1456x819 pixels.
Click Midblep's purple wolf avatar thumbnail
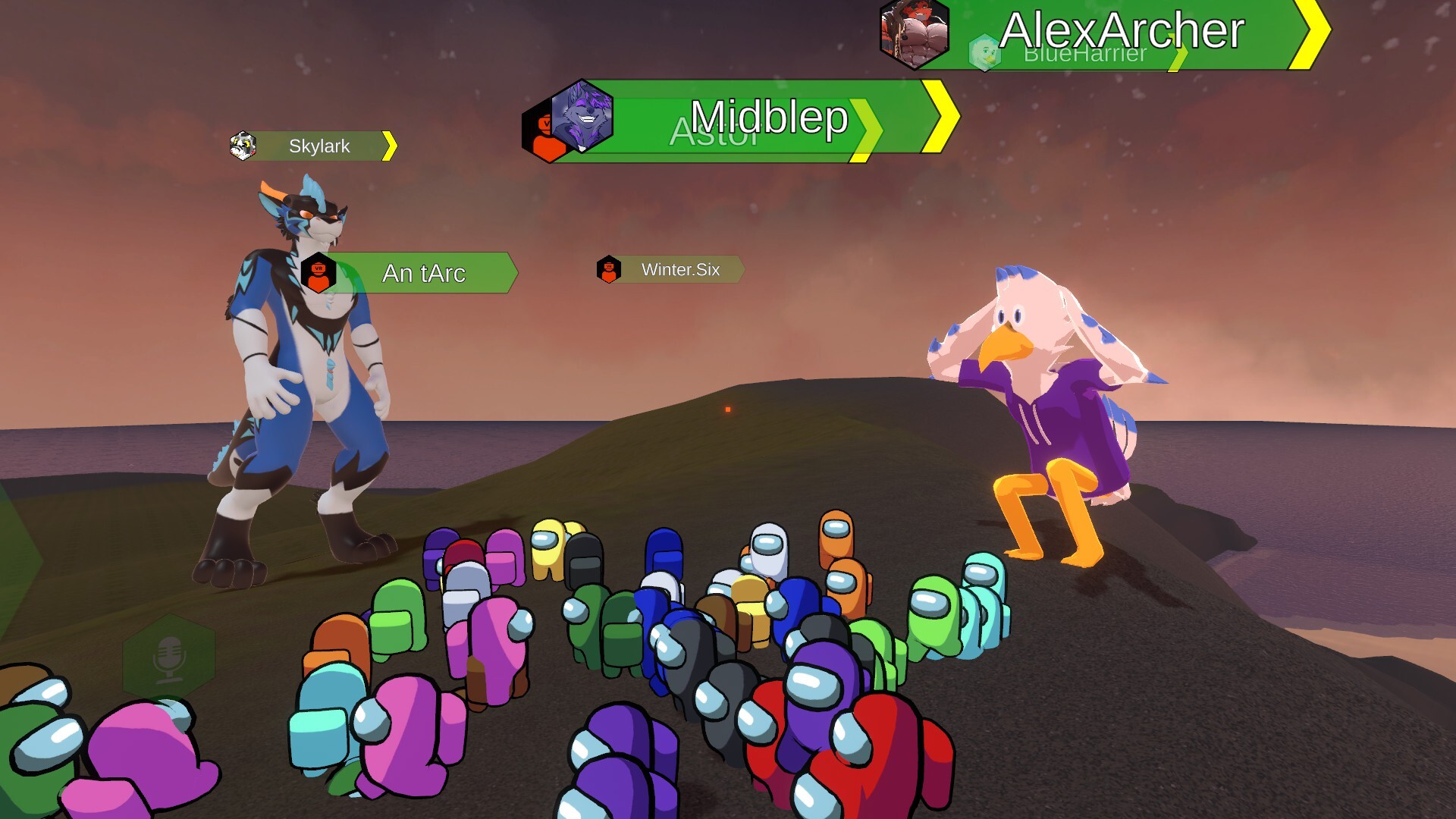tap(582, 116)
